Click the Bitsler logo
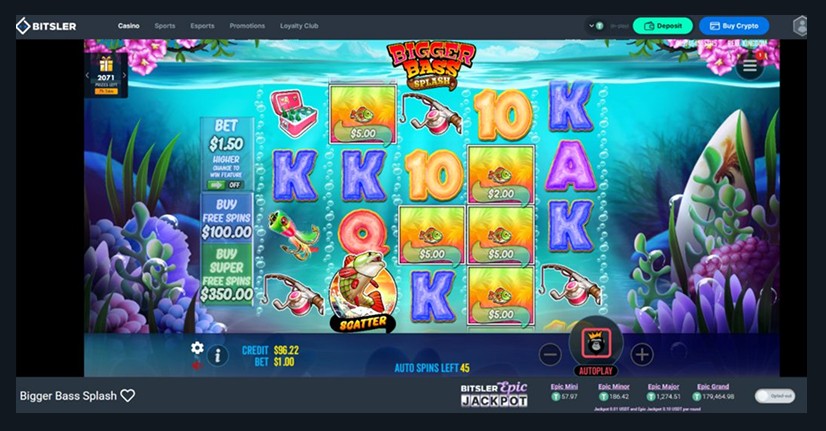Screen dimensions: 826x431 [46, 26]
